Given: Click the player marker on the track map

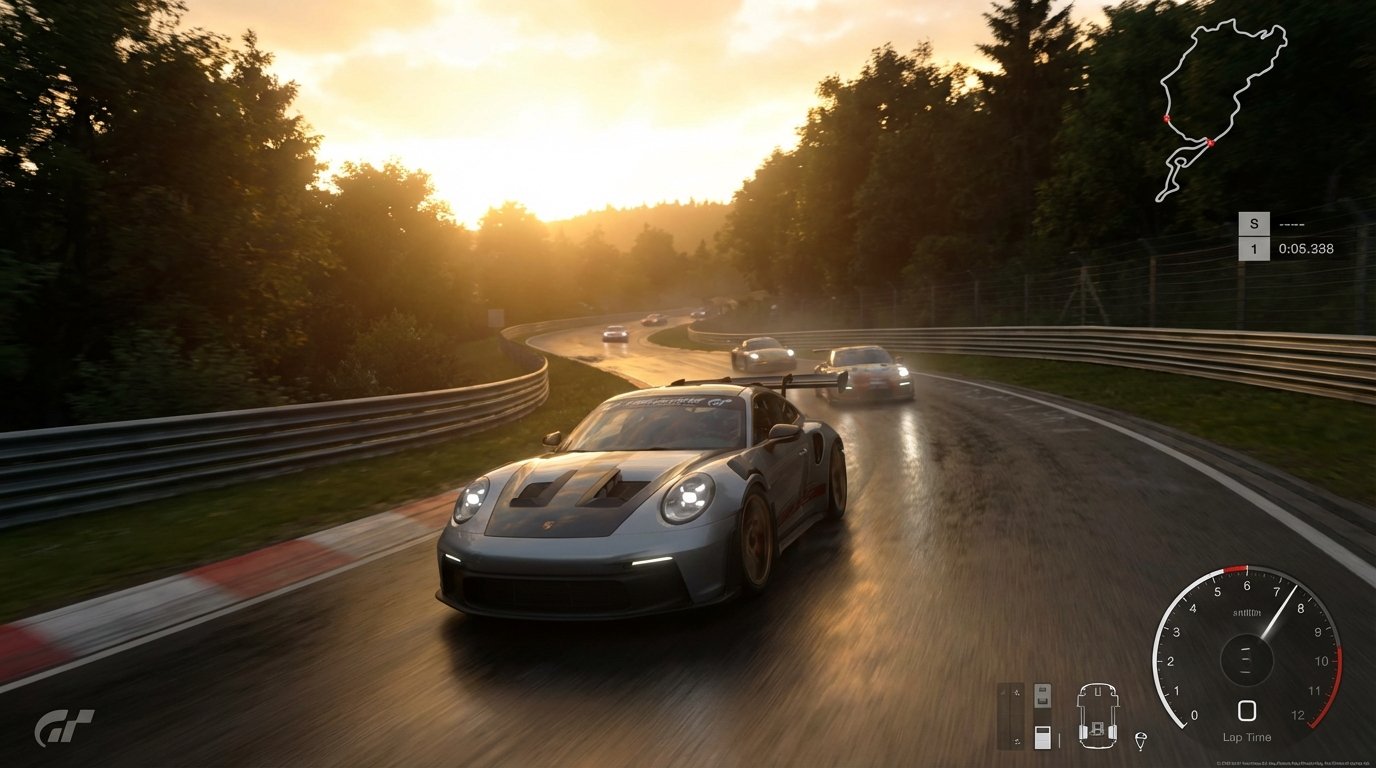Looking at the screenshot, I should pos(1210,143).
